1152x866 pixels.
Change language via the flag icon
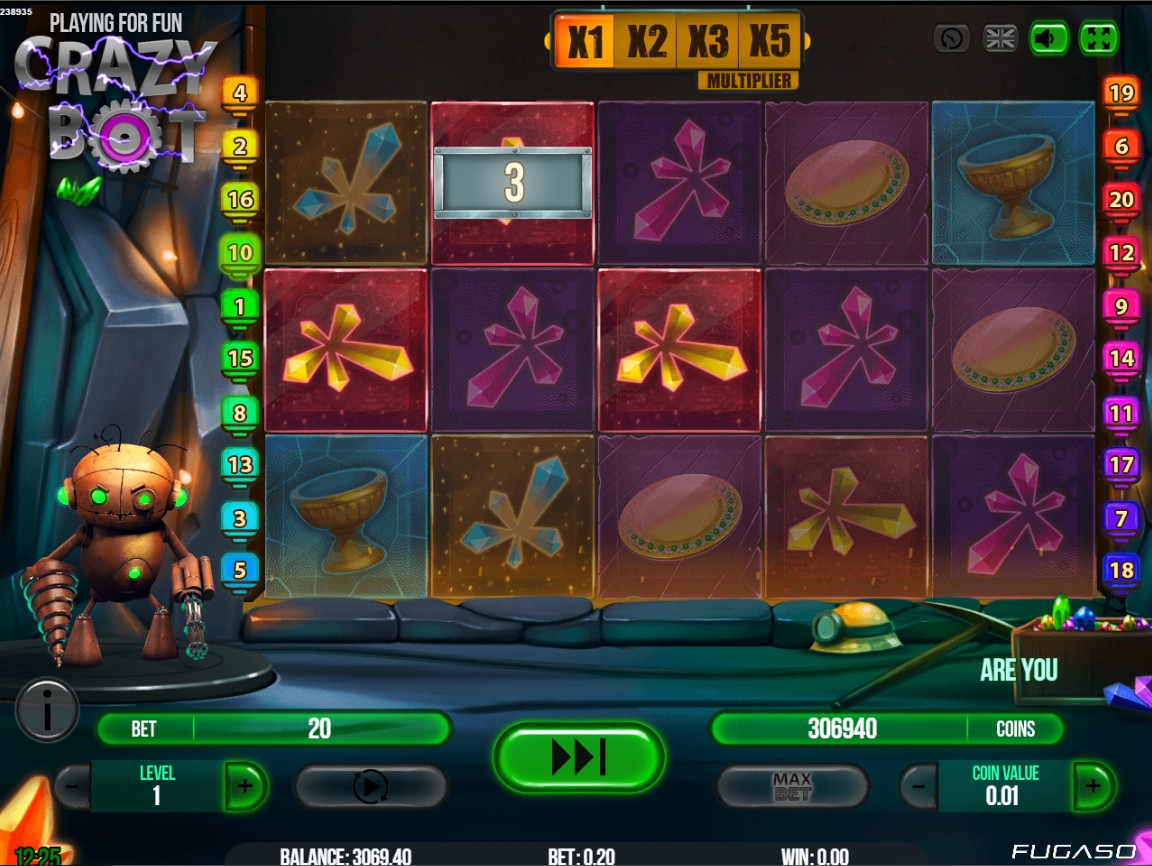click(1000, 39)
